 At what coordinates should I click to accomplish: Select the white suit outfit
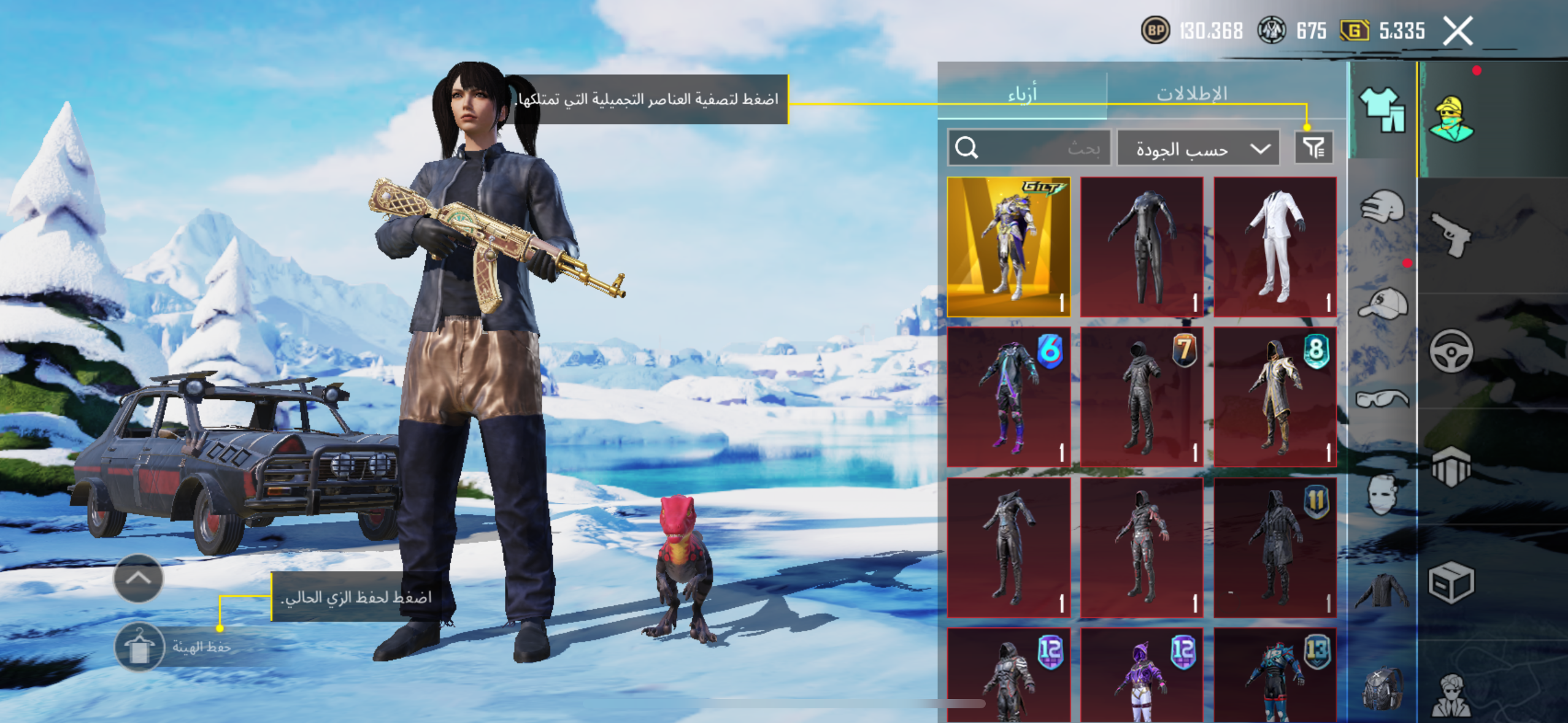point(1275,247)
